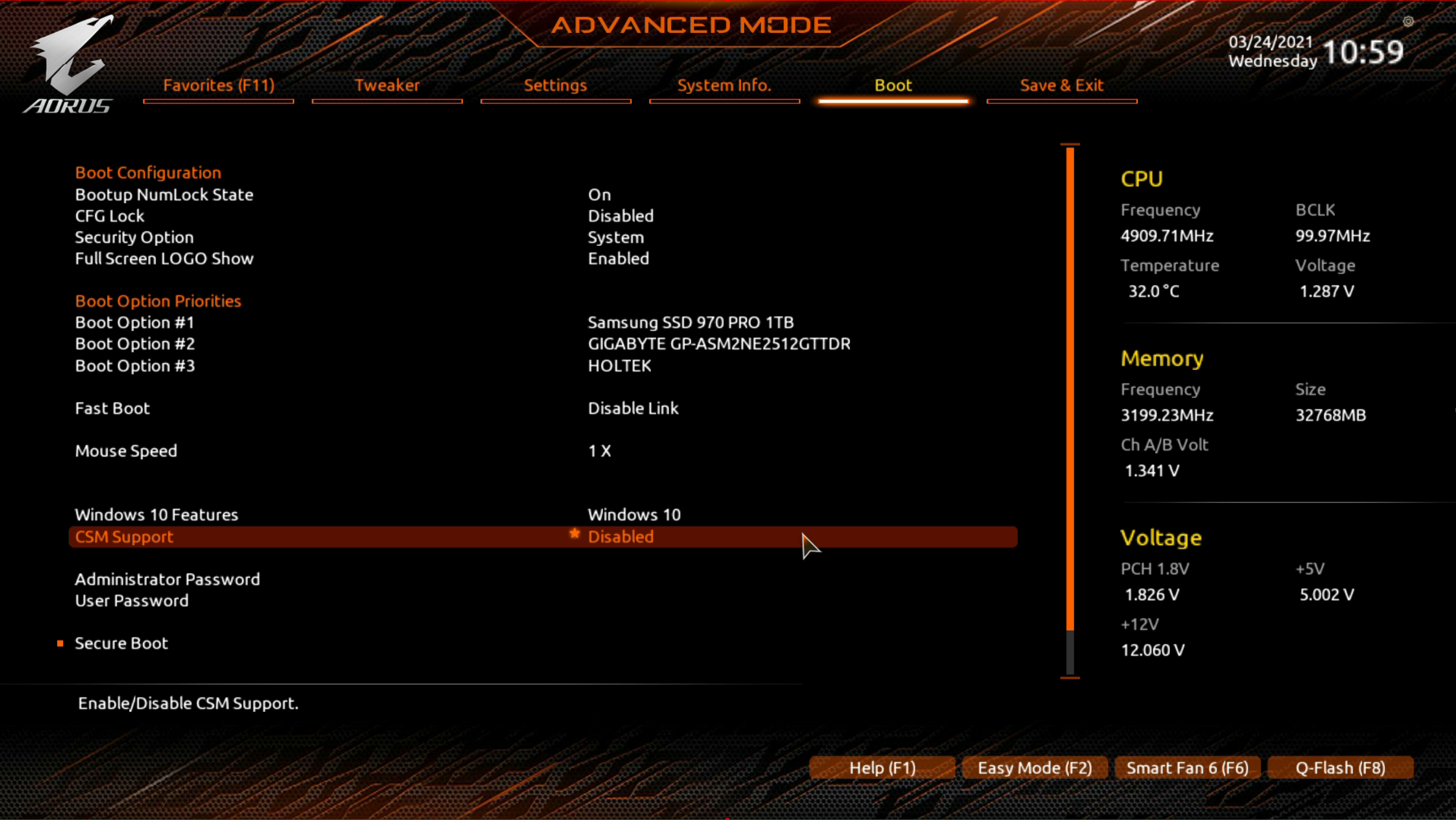Click the gear icon near the clock
Image resolution: width=1456 pixels, height=820 pixels.
click(1408, 22)
